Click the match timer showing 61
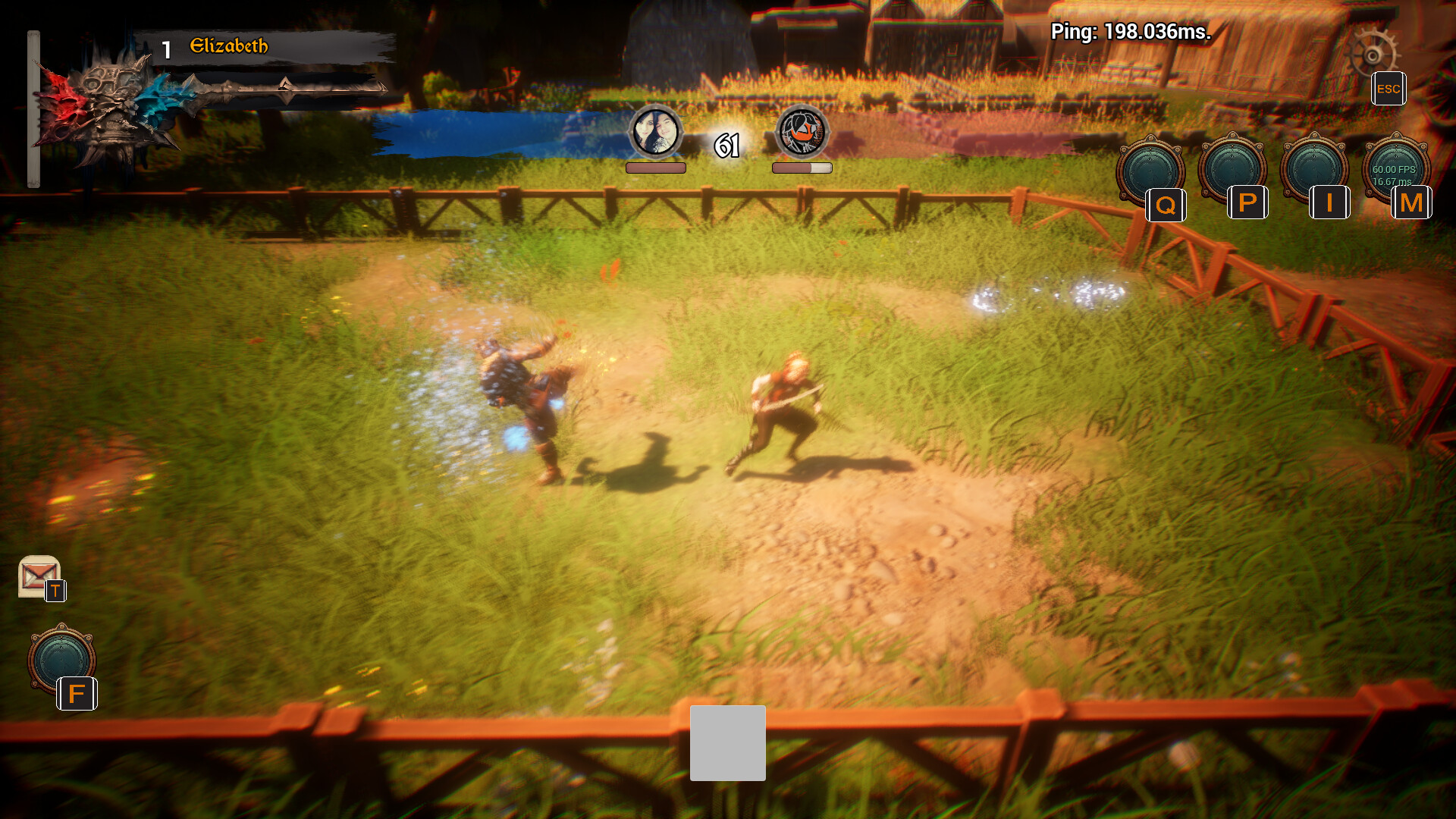 (726, 146)
